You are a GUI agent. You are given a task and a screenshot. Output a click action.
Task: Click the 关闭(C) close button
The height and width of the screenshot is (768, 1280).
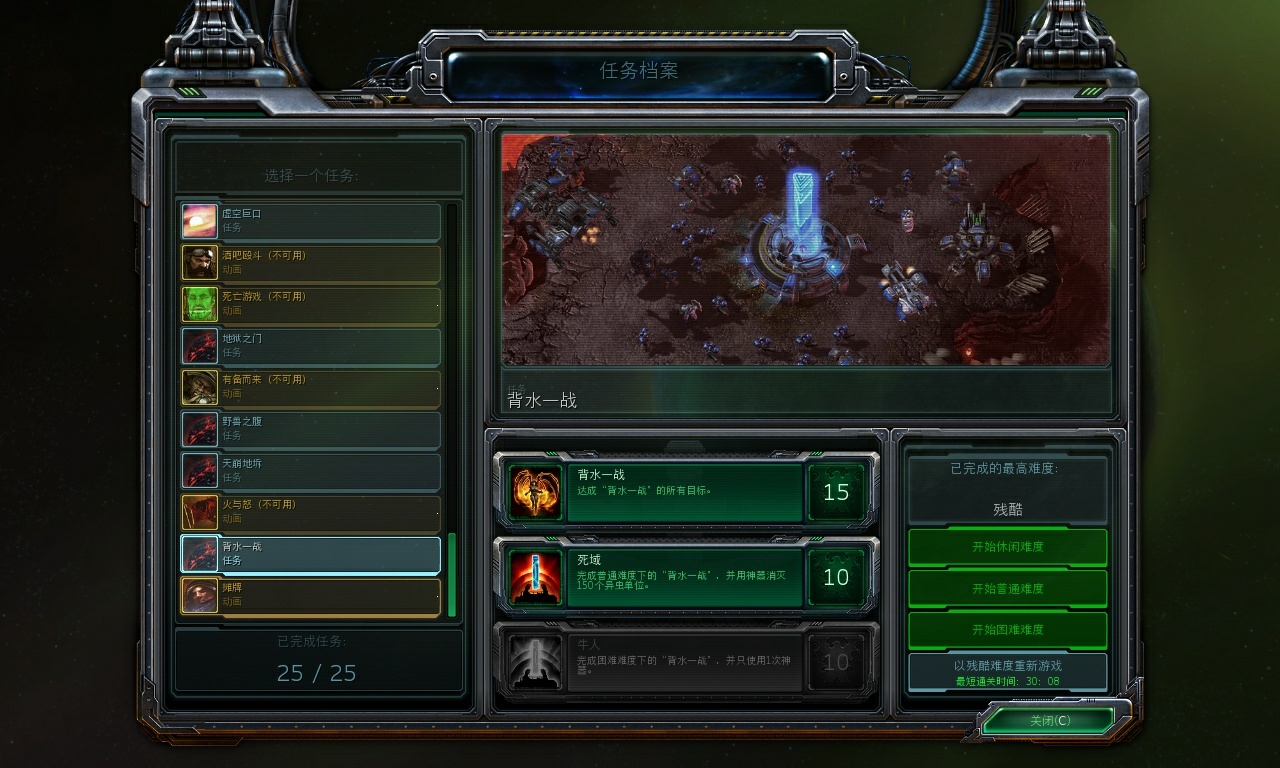point(1051,720)
